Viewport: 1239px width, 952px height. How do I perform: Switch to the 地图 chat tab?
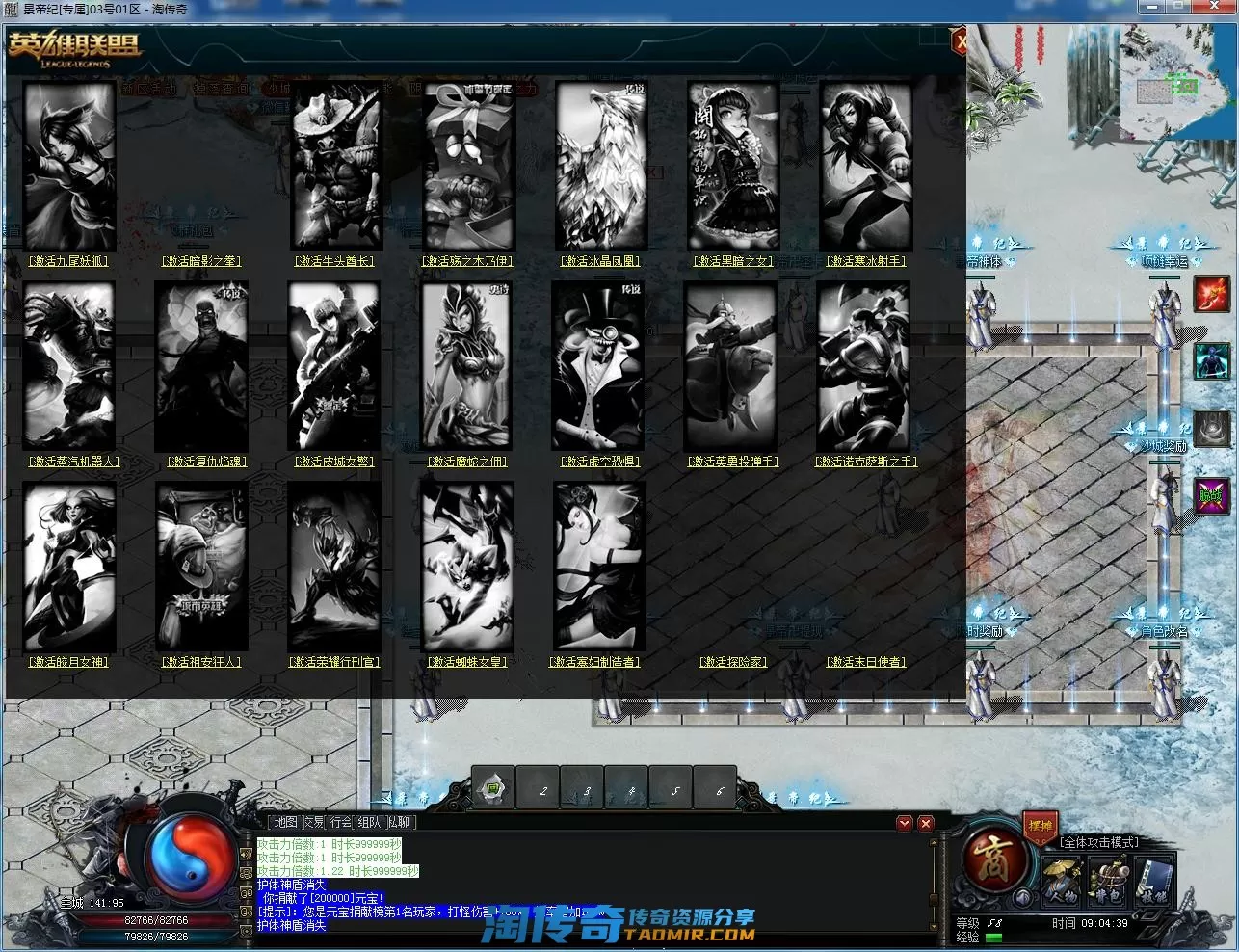285,823
